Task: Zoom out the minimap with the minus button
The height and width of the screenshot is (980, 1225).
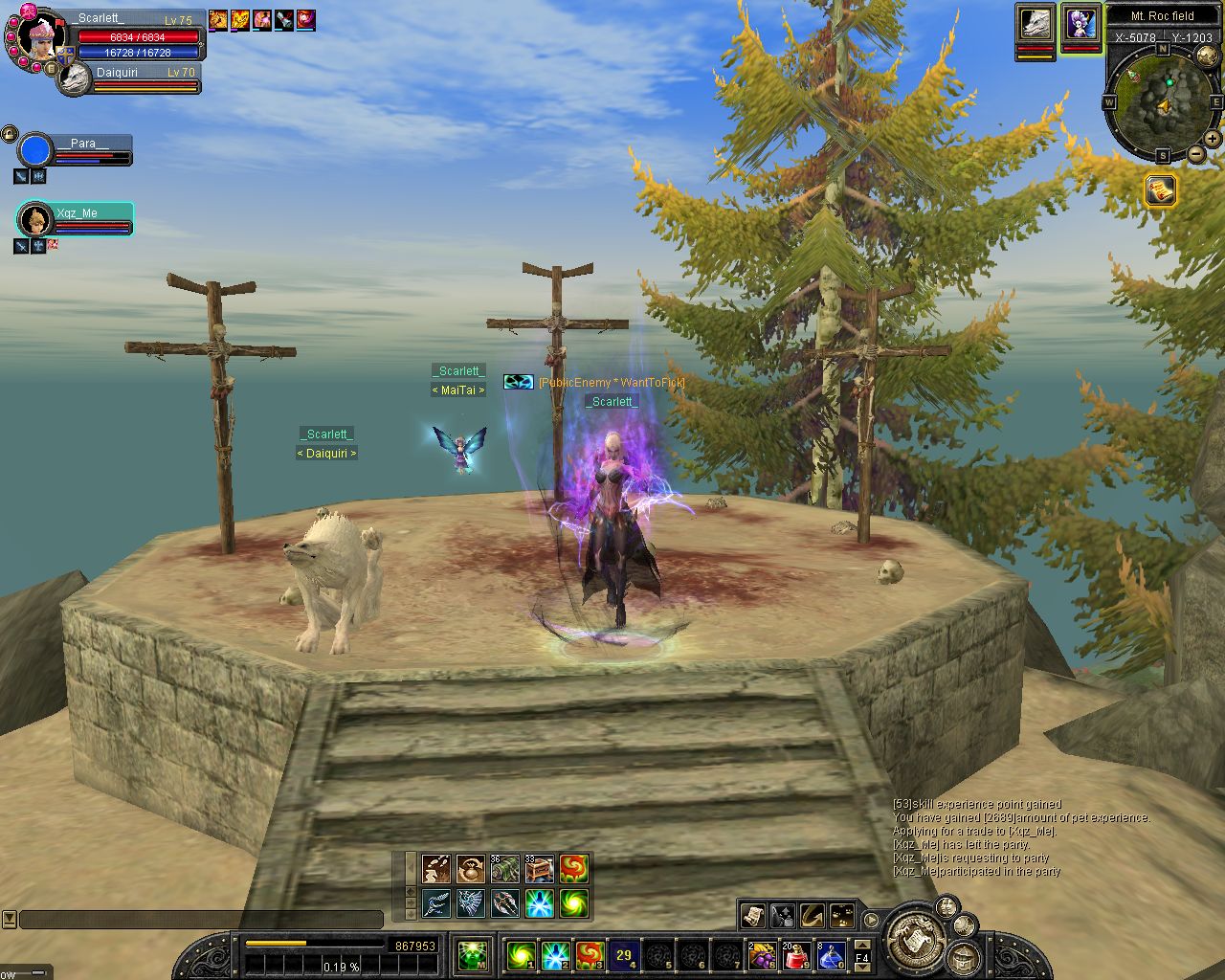Action: point(1196,154)
